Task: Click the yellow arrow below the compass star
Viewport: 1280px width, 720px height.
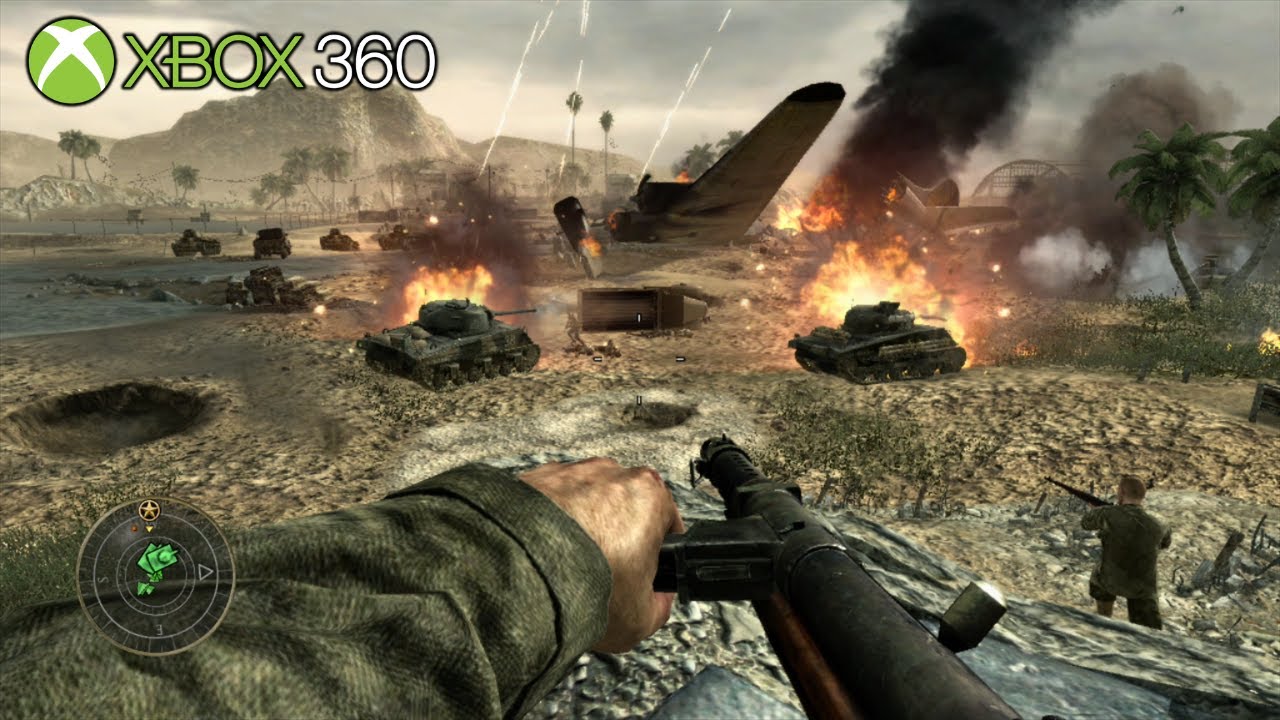Action: tap(149, 529)
